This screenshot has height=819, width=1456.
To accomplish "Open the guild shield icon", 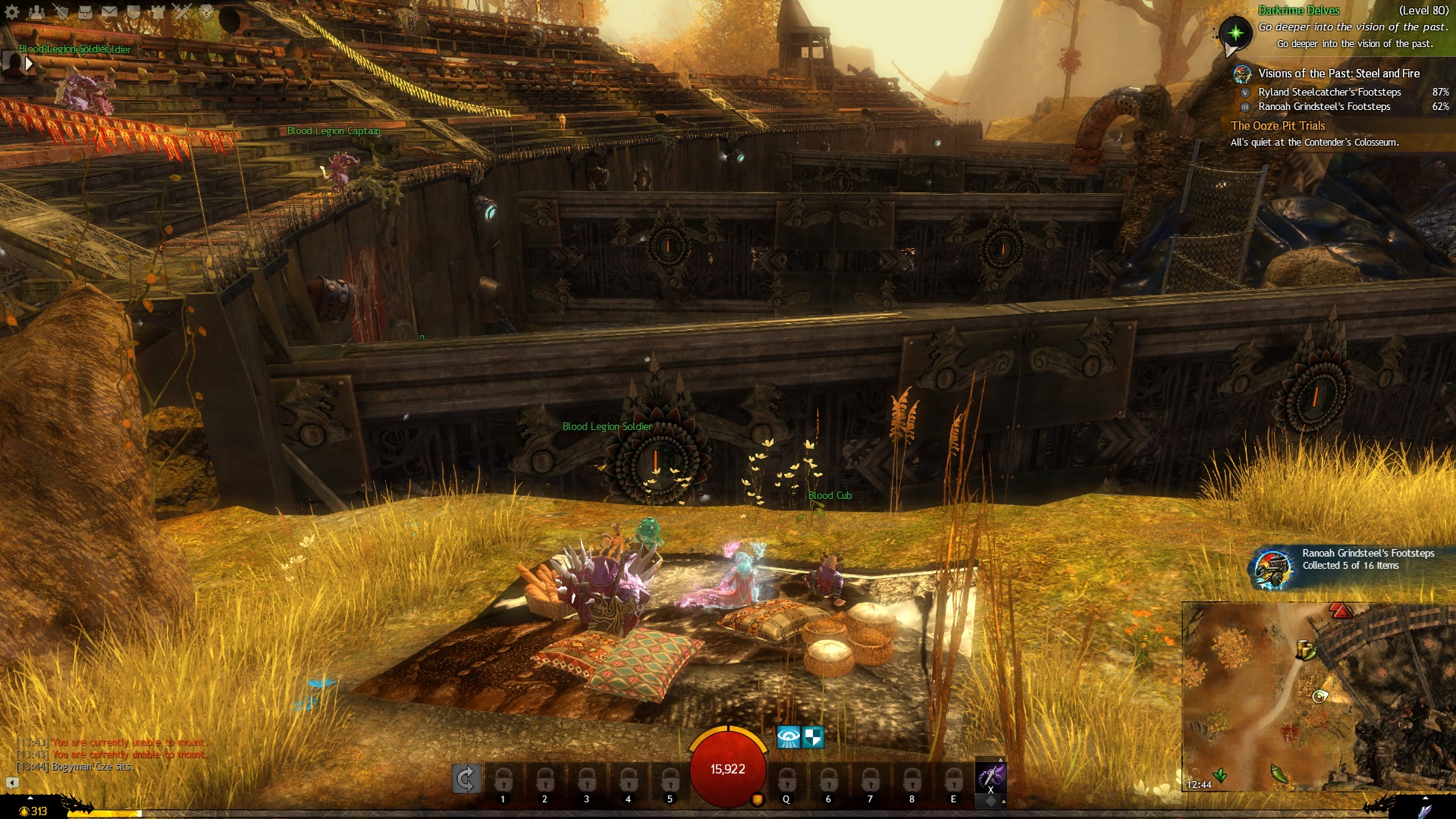I will pos(133,12).
